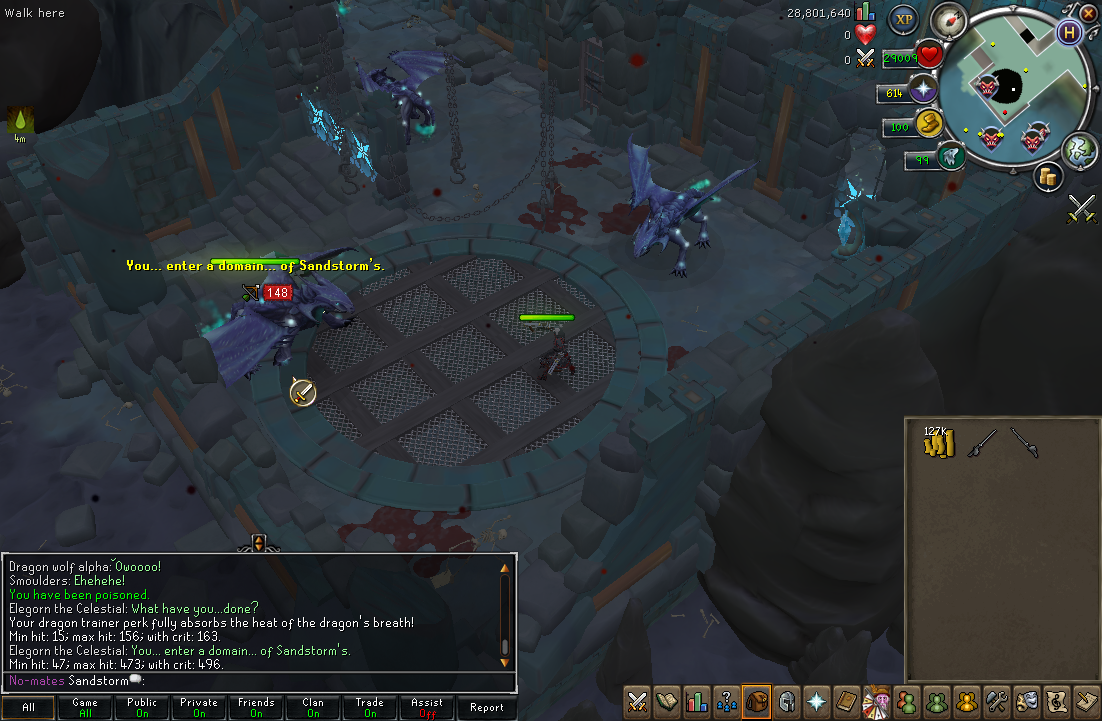Image resolution: width=1102 pixels, height=721 pixels.
Task: Open the gold coins money pouch
Action: click(930, 124)
